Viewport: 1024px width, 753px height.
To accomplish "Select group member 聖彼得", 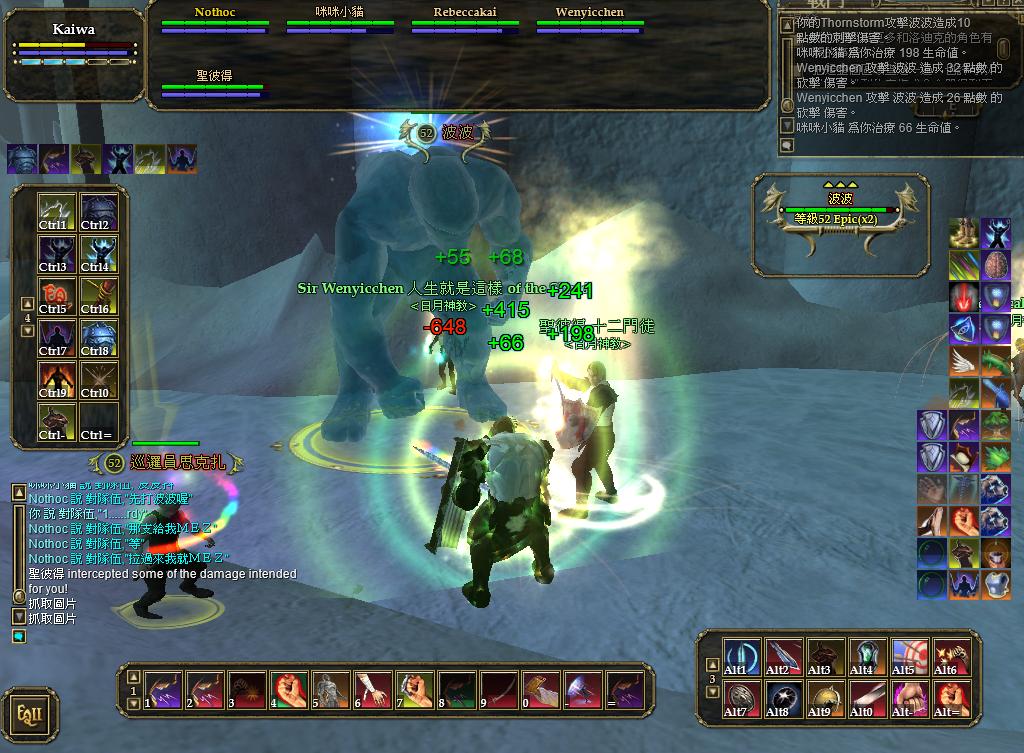I will click(213, 83).
